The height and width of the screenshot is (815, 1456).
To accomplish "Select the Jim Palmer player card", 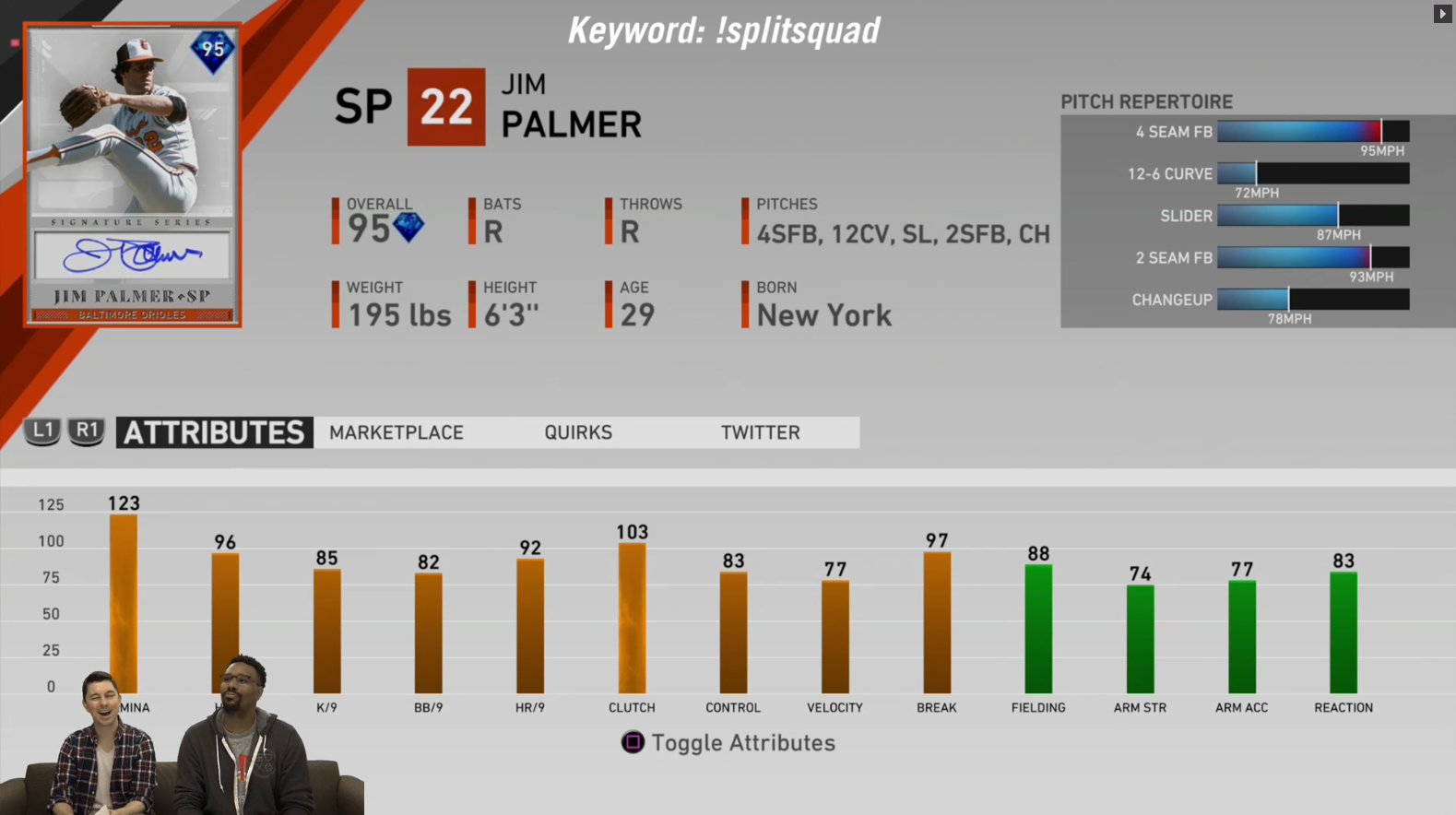I will coord(132,175).
